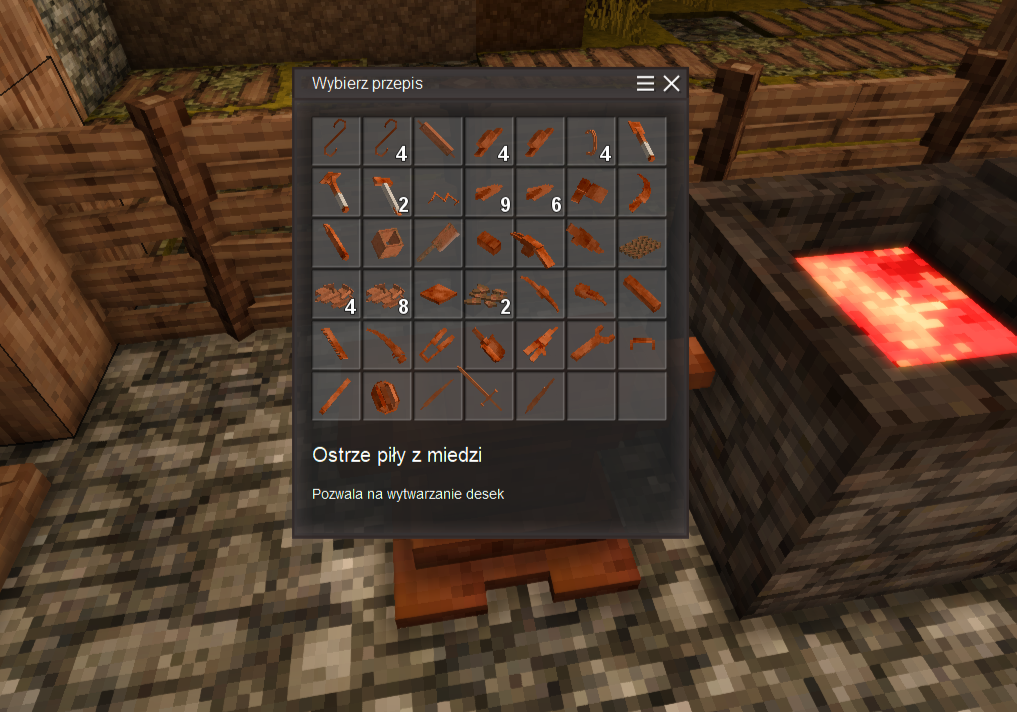Select the flat copper plate recipe

click(x=439, y=295)
